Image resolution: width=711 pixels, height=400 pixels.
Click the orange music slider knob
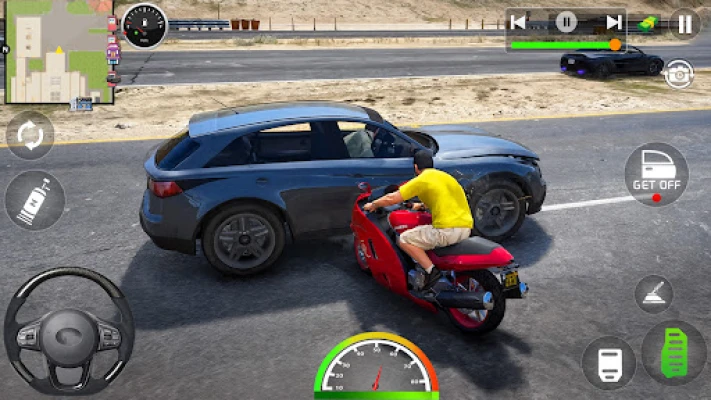(615, 44)
